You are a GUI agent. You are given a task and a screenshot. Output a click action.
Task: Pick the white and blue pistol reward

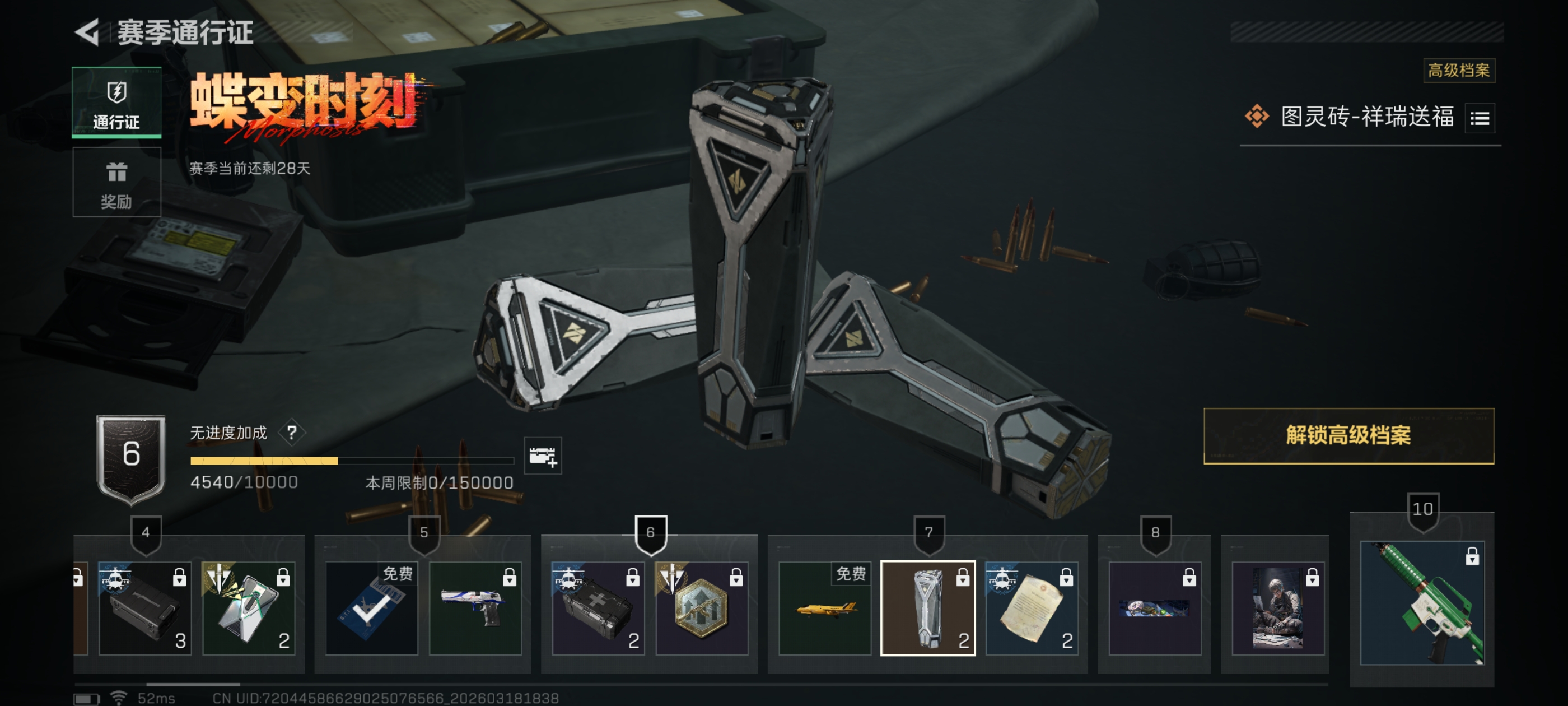(475, 608)
